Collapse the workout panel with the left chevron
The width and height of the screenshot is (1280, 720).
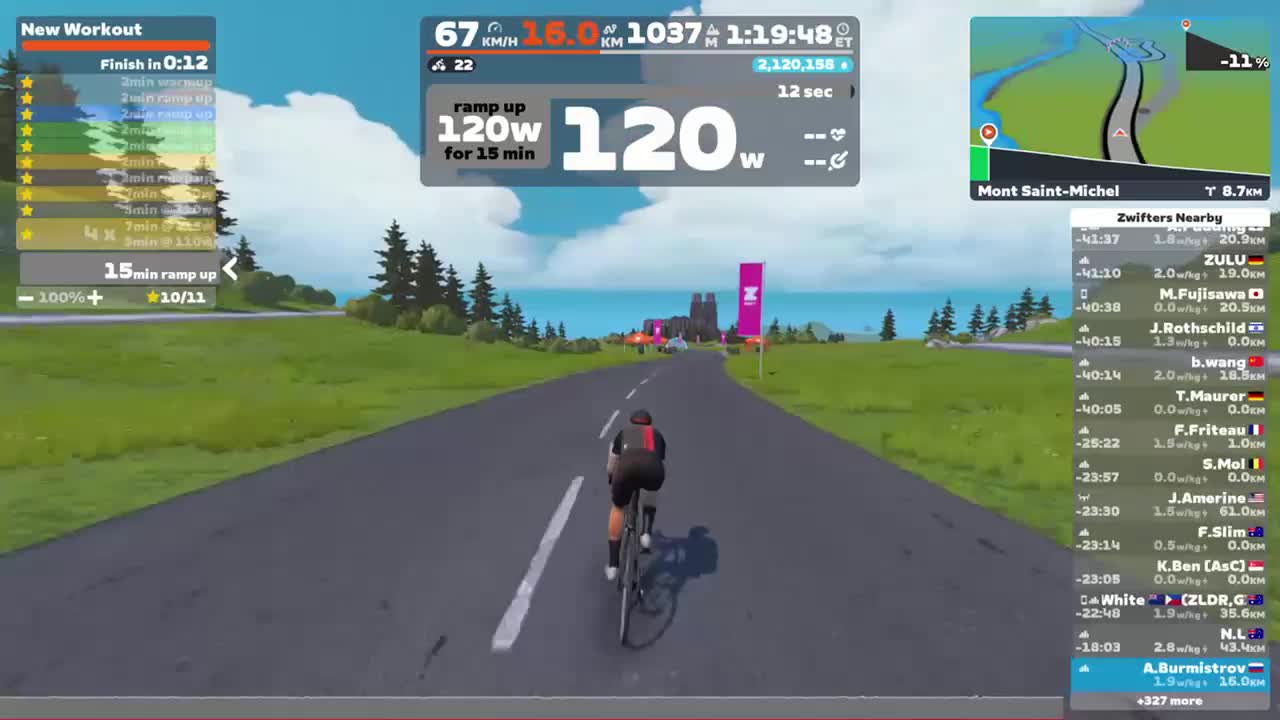pos(230,269)
